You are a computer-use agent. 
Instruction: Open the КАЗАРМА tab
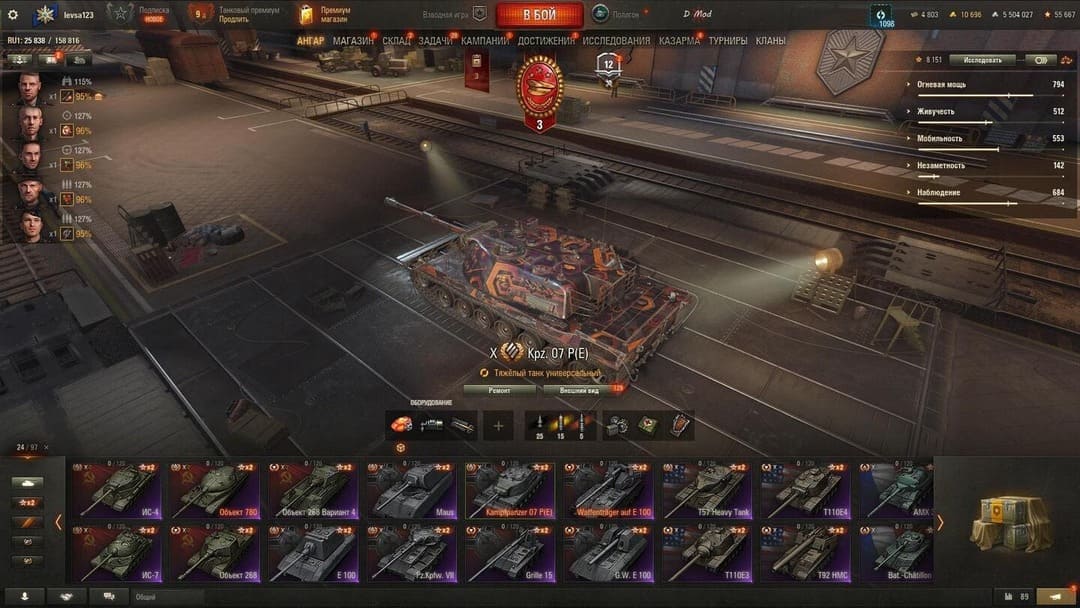[x=679, y=41]
